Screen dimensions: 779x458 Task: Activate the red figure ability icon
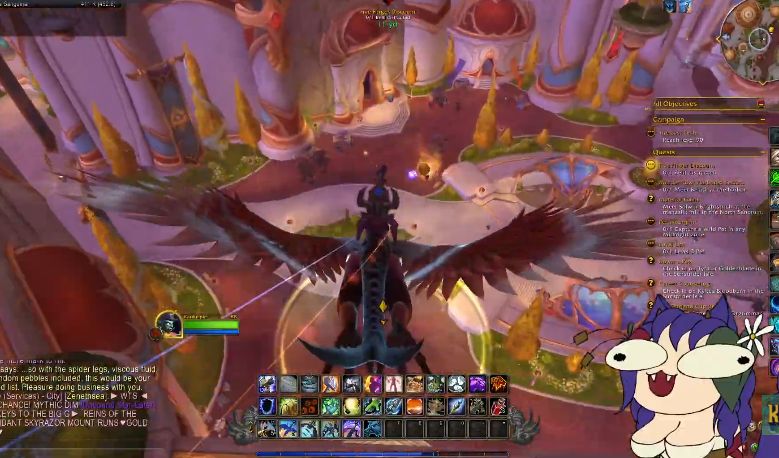pyautogui.click(x=499, y=405)
